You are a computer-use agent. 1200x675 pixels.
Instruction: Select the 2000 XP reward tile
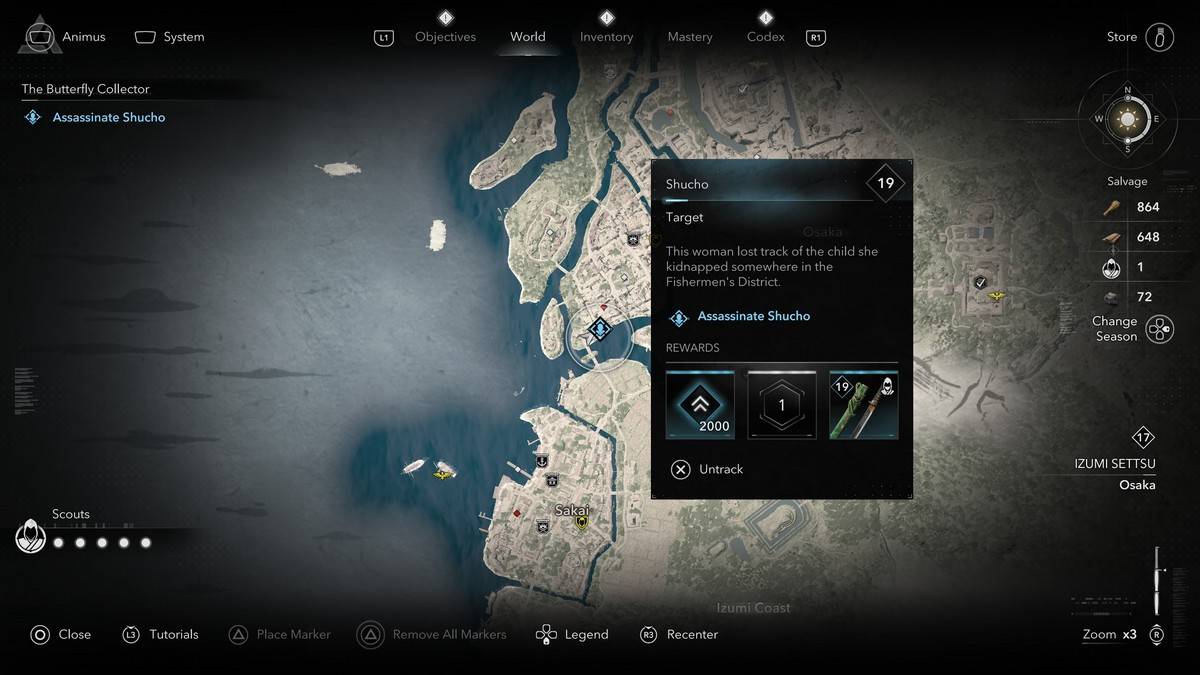click(x=700, y=405)
